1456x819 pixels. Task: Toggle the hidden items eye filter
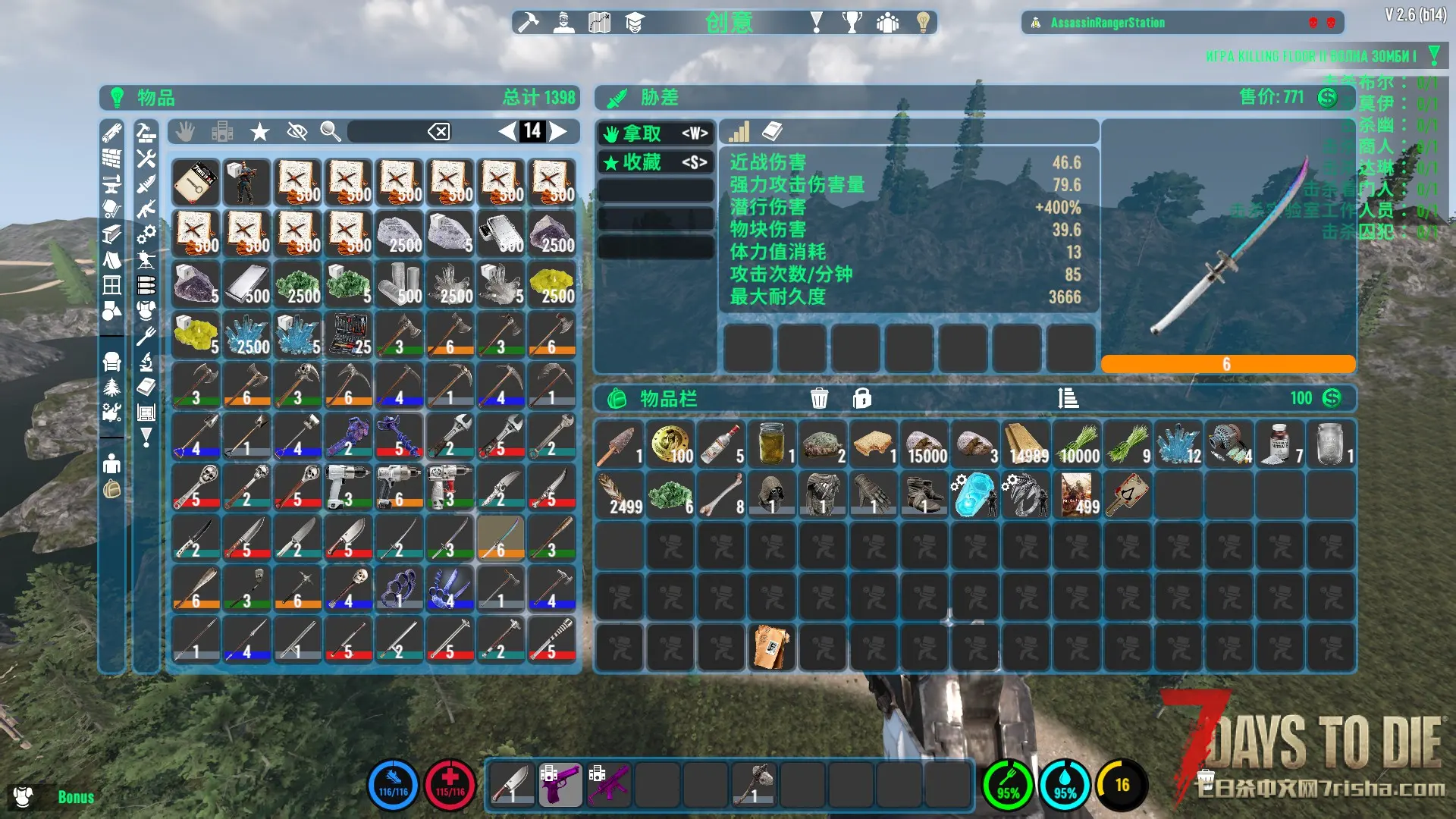tap(297, 132)
